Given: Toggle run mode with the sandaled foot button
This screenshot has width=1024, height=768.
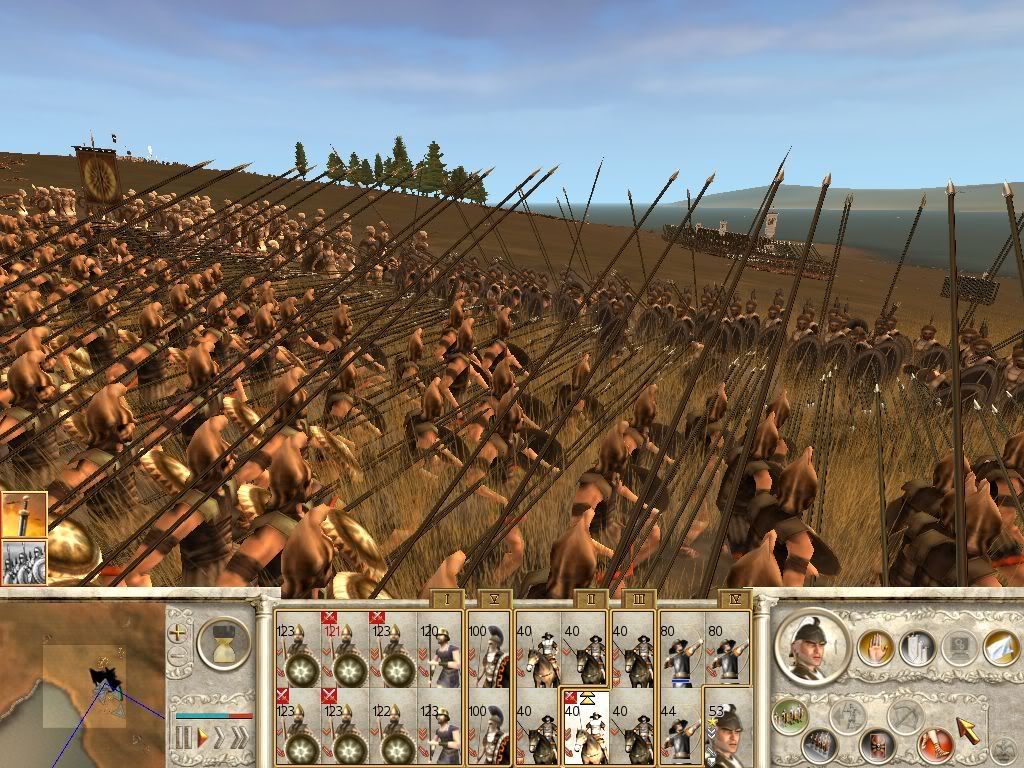Looking at the screenshot, I should pos(934,743).
